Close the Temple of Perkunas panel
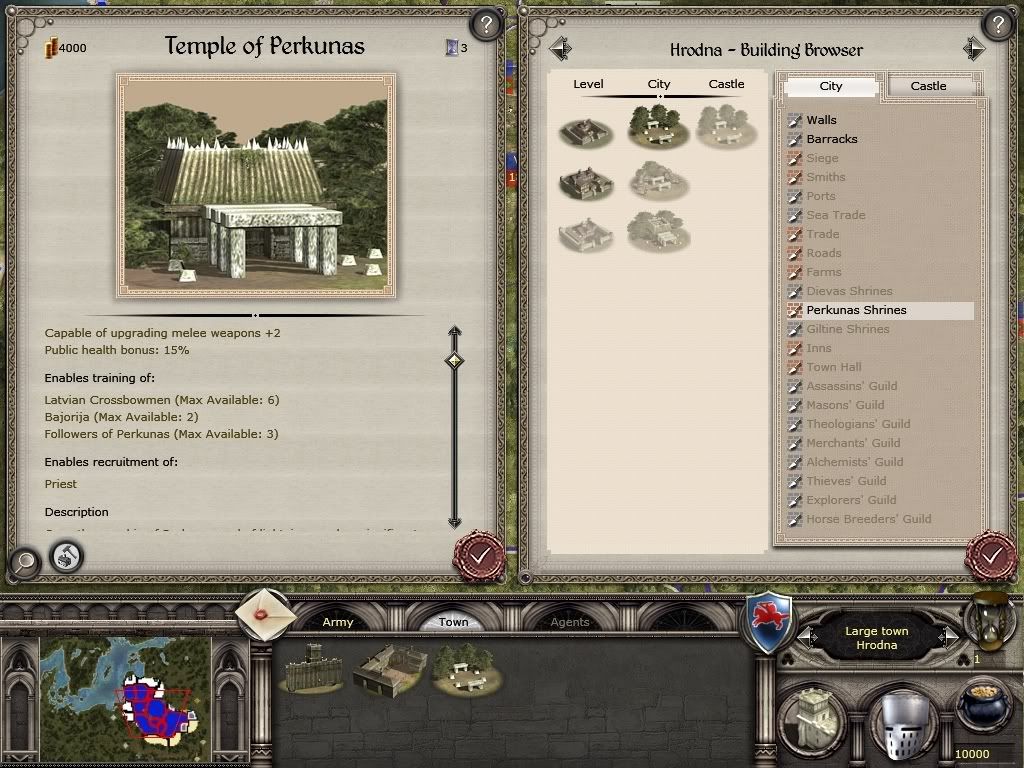The height and width of the screenshot is (768, 1024). point(479,553)
